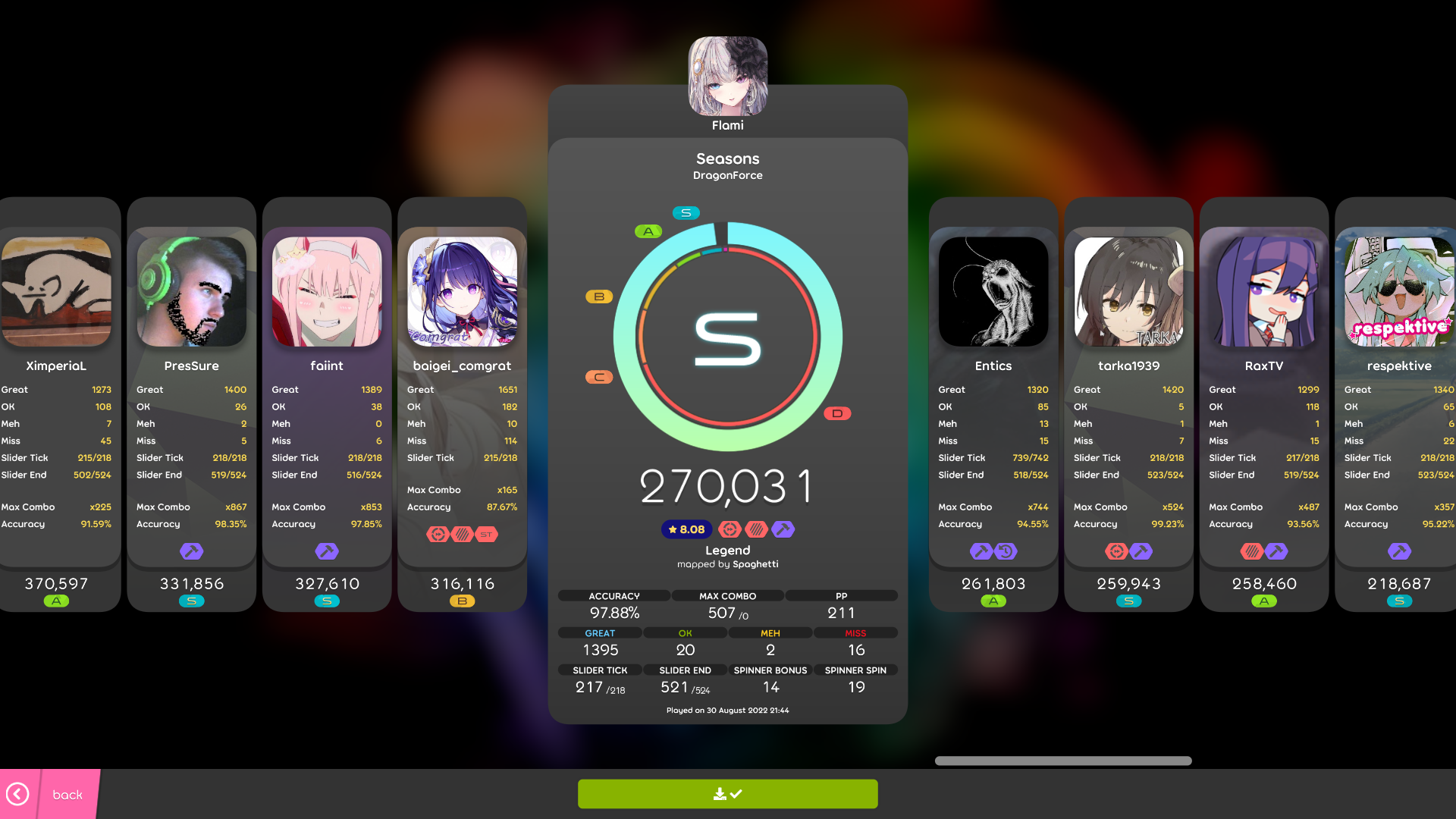
Task: Select the 8.08 star rating badge
Action: 686,529
